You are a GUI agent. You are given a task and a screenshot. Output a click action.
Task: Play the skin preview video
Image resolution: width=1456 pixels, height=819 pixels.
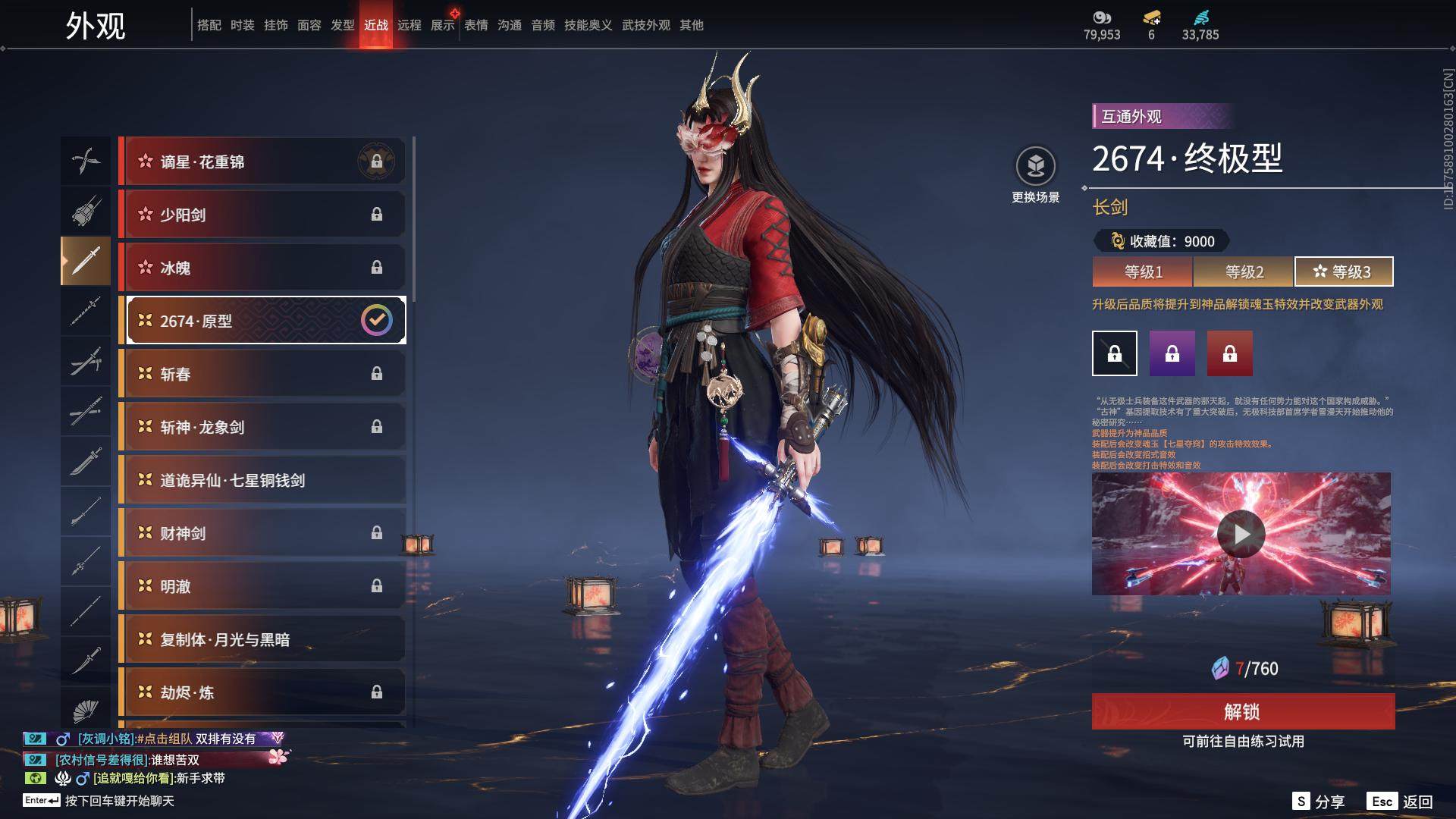click(x=1241, y=534)
